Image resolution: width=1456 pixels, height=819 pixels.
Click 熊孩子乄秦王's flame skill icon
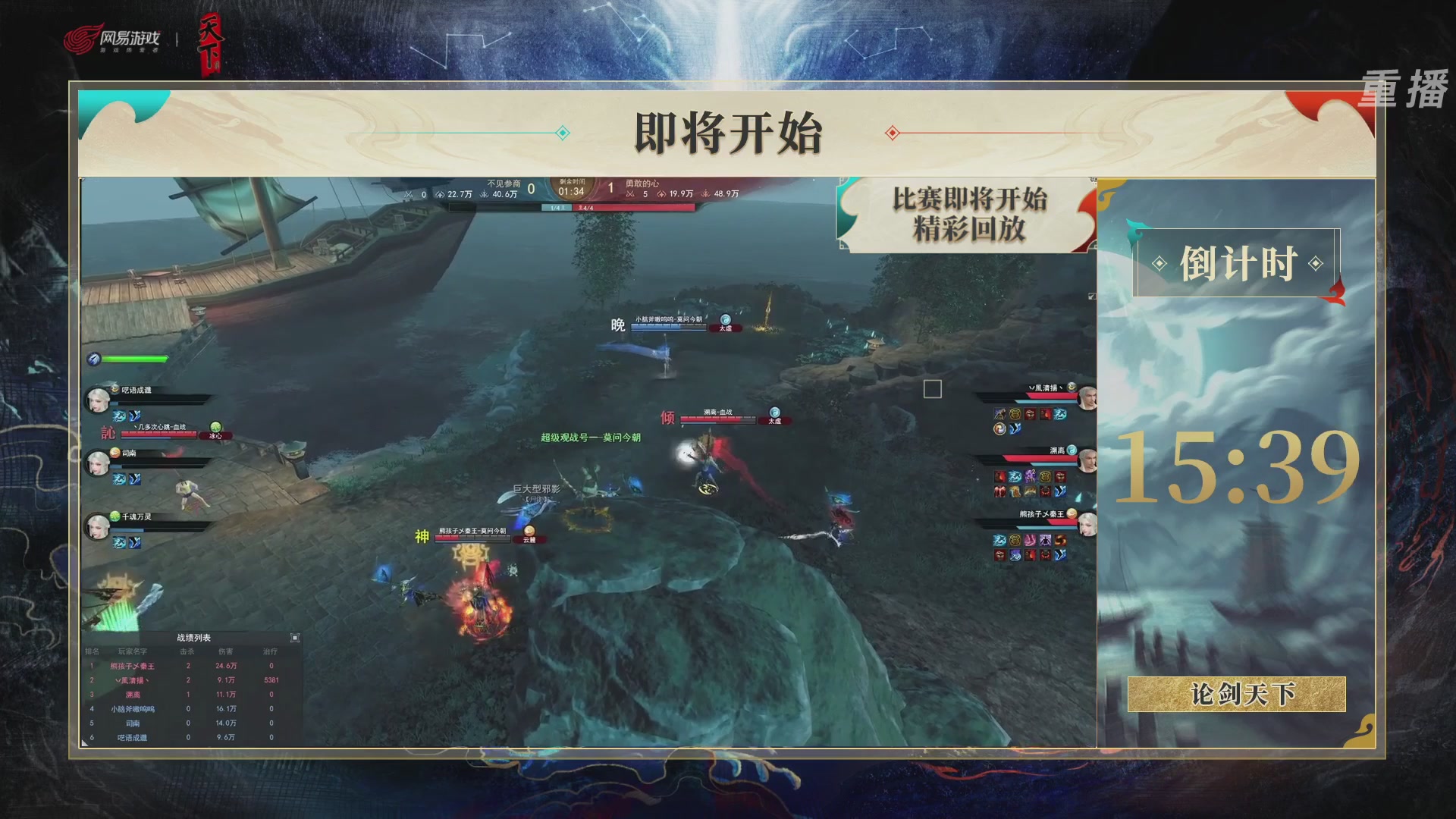1059,540
